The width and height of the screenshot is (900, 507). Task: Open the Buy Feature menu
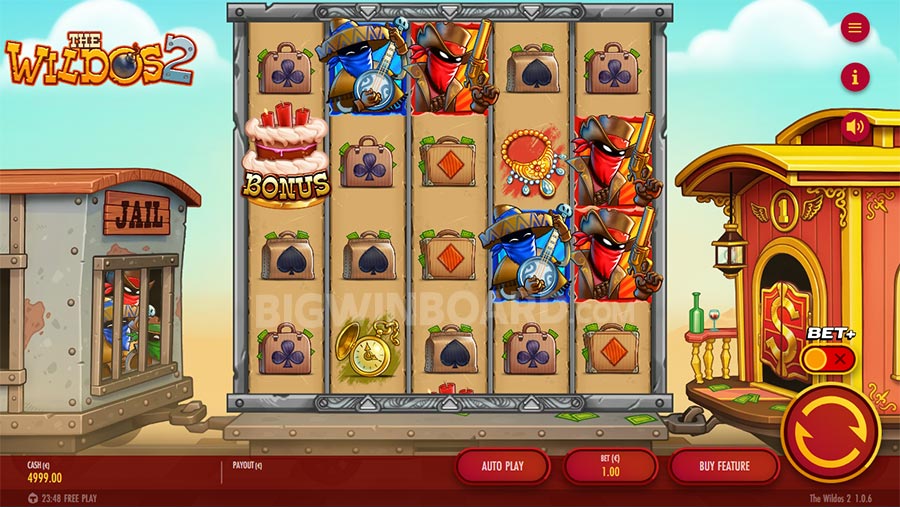point(724,466)
